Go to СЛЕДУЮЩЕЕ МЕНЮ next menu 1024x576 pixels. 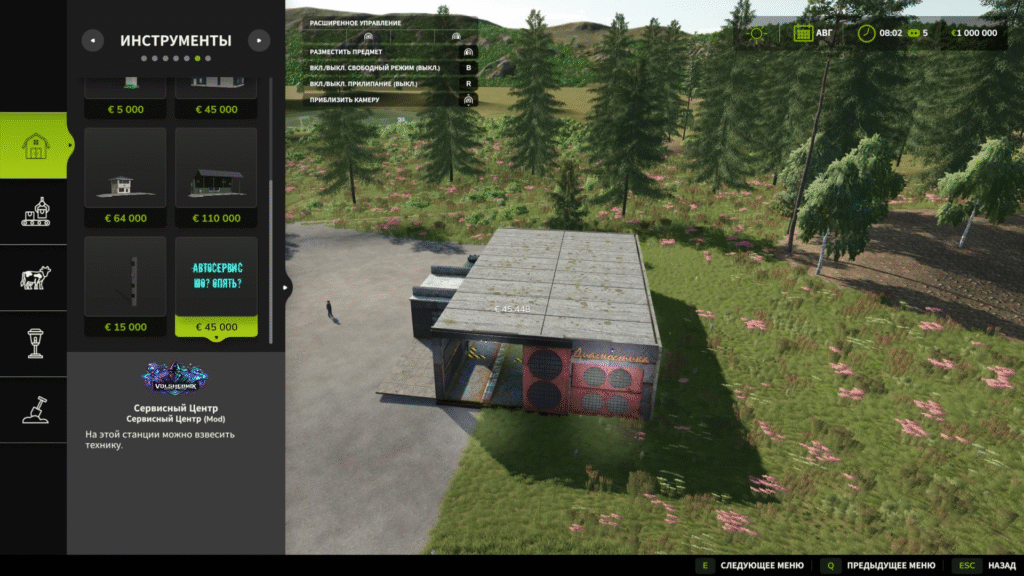752,565
